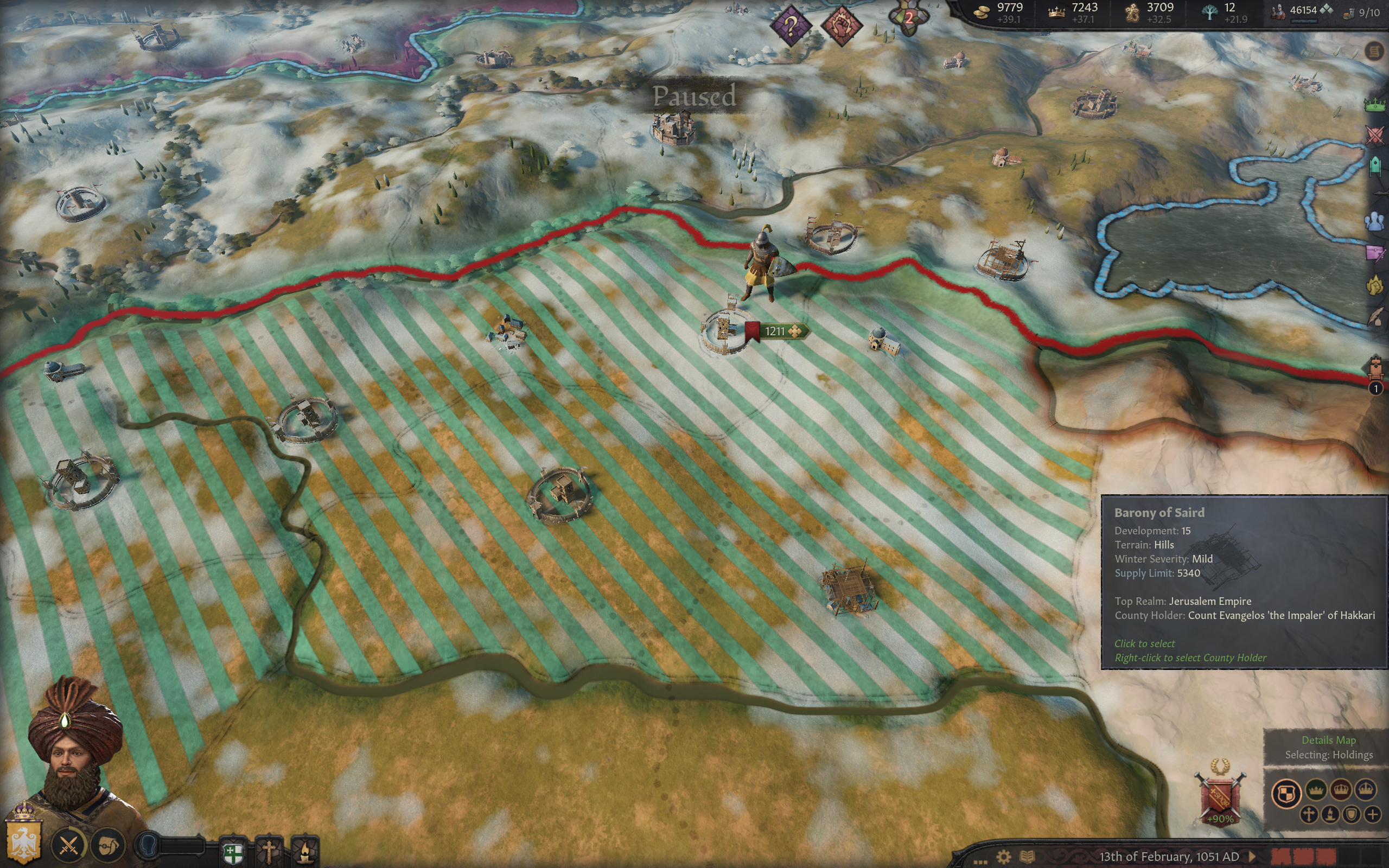1389x868 pixels.
Task: Open the purple question mark issue alert
Action: pyautogui.click(x=791, y=25)
